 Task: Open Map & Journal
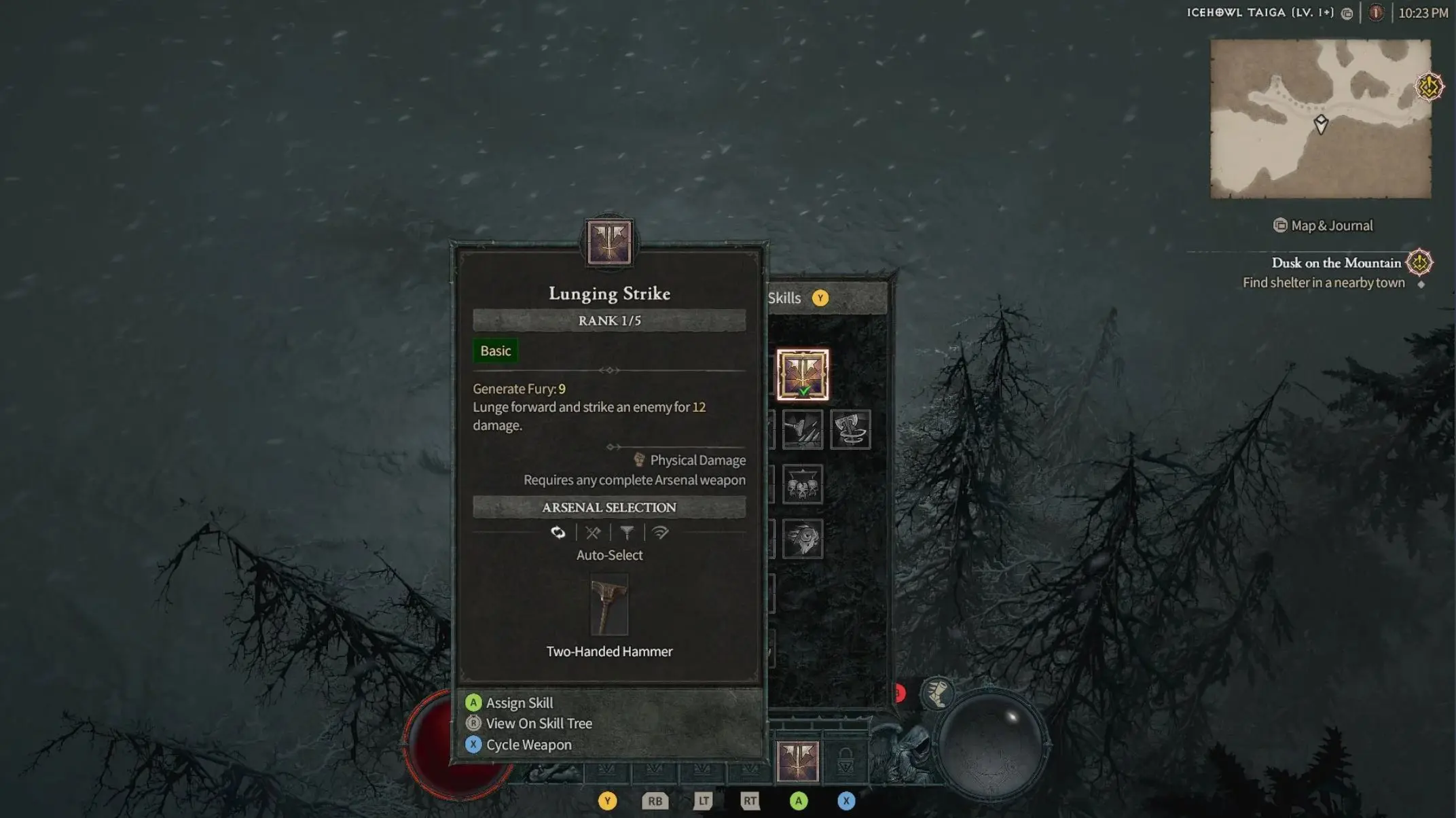click(x=1322, y=225)
